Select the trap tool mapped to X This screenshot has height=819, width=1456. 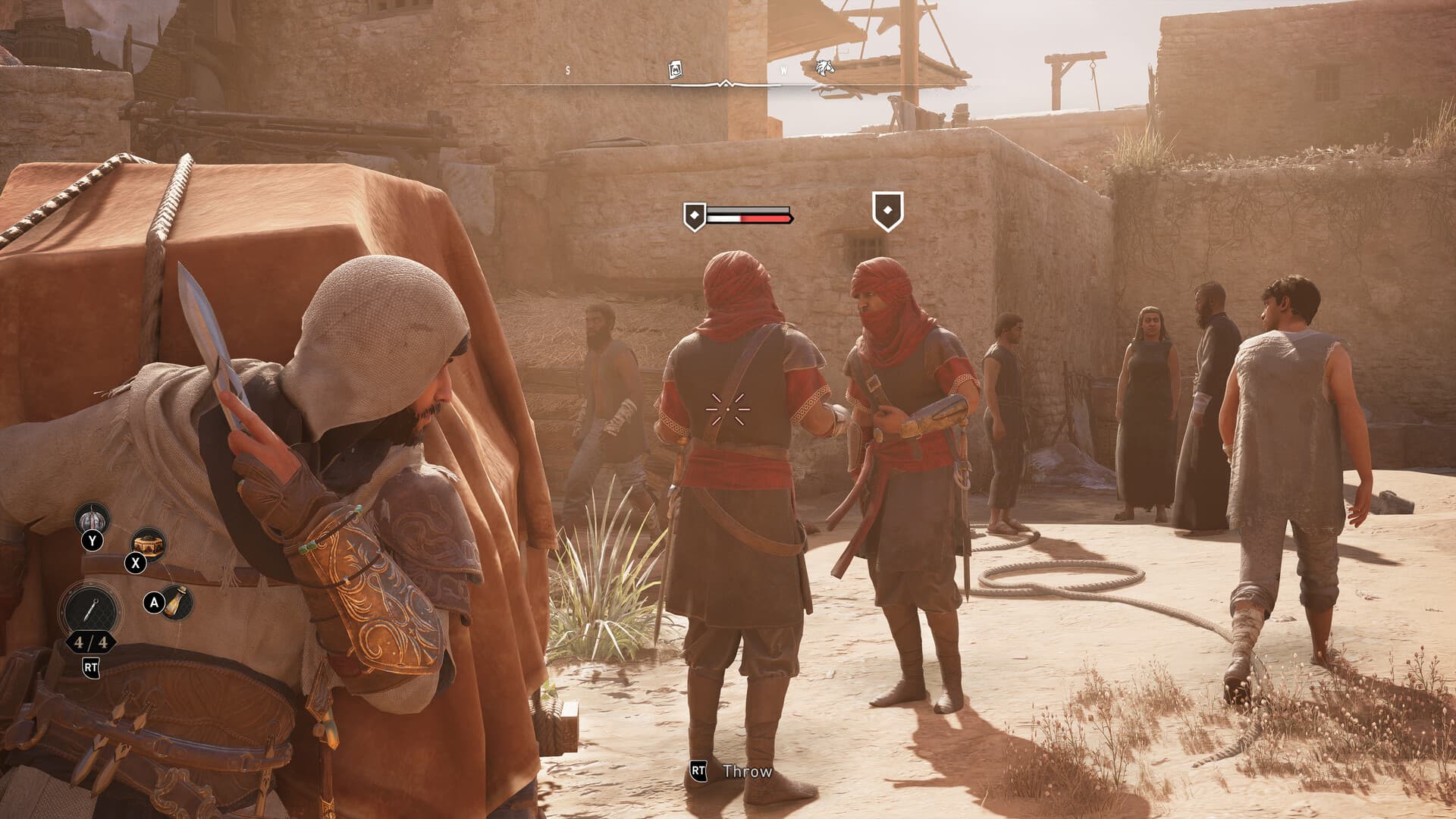pyautogui.click(x=148, y=544)
